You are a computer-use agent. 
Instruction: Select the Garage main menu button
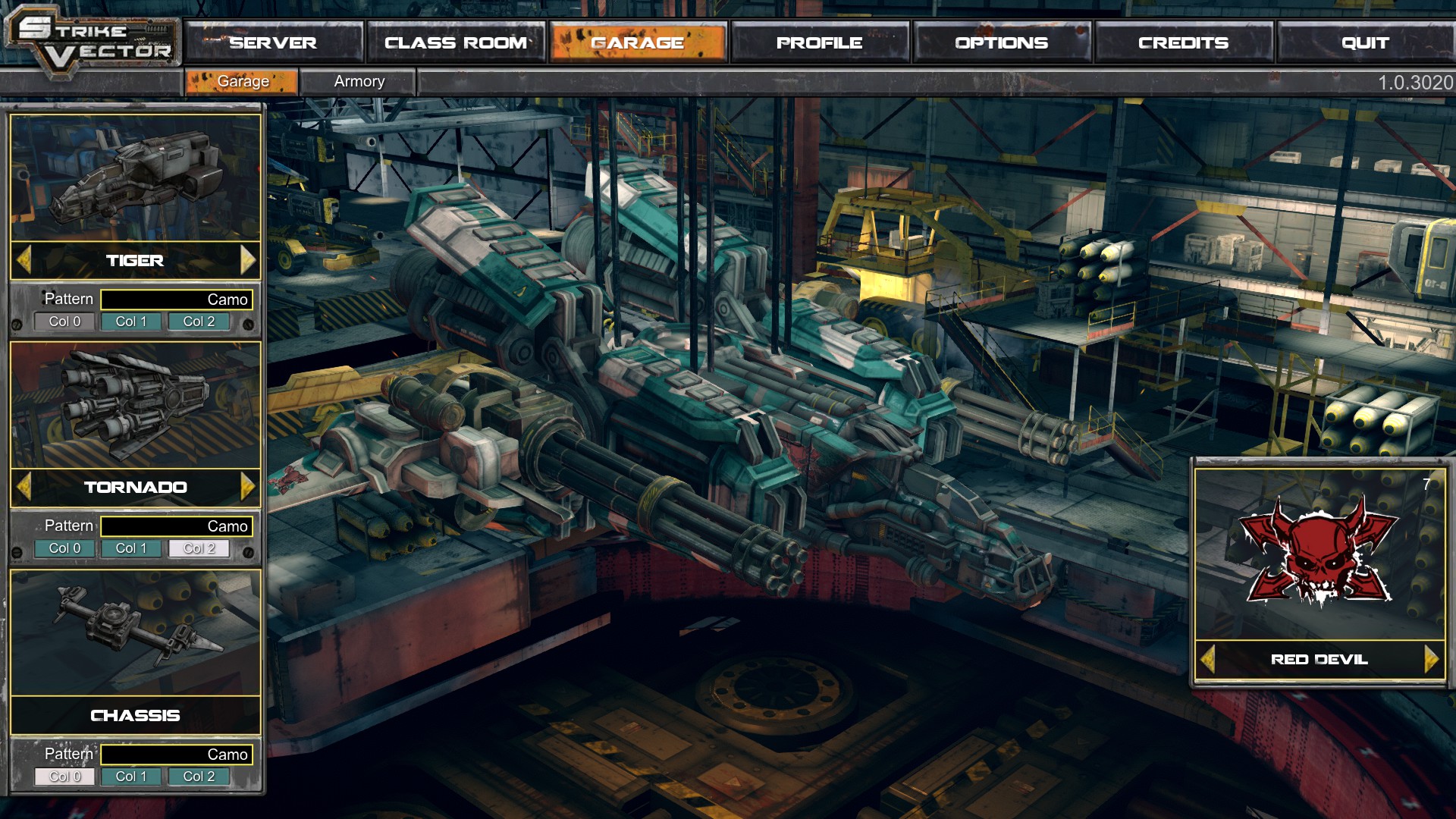(638, 42)
